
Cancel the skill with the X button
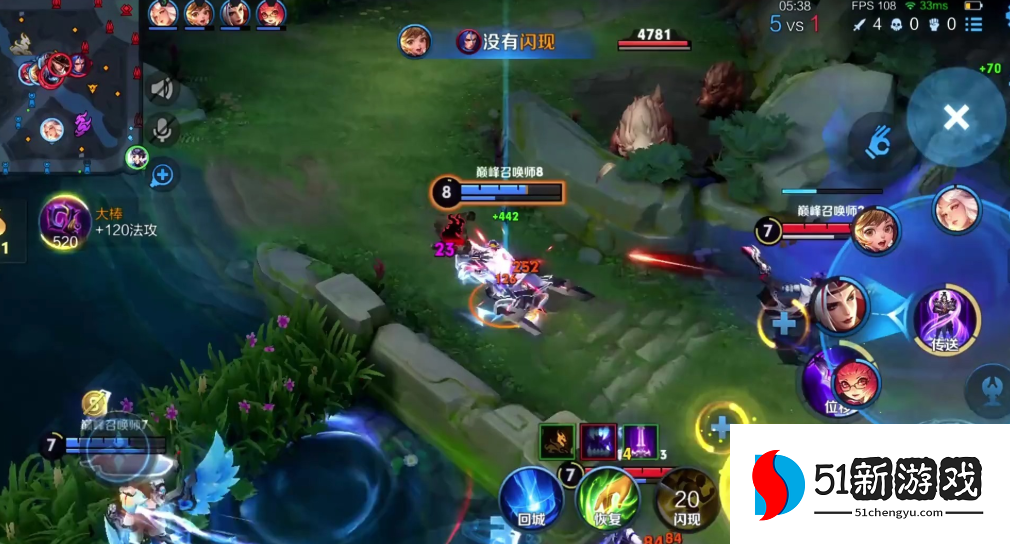click(955, 117)
